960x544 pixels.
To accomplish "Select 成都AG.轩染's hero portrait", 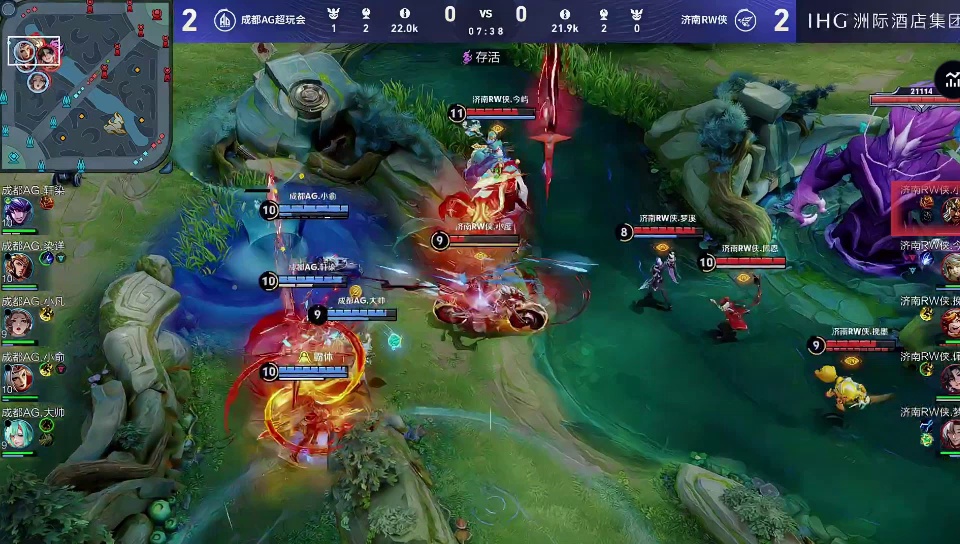I will pyautogui.click(x=17, y=211).
